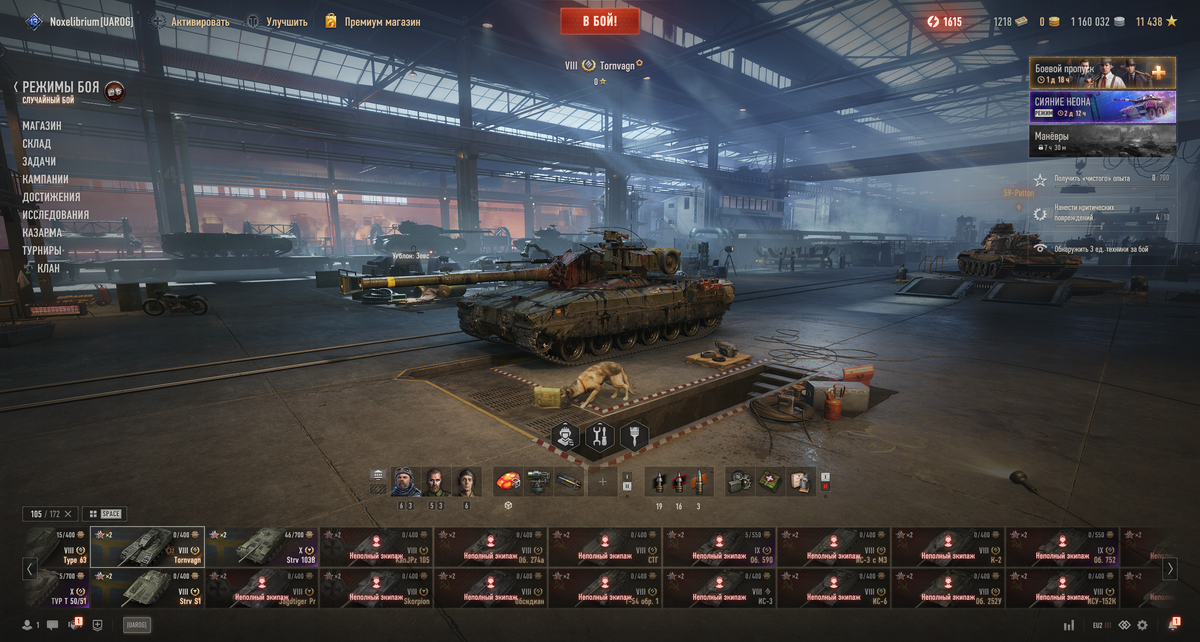Open the МАГАЗИН menu entry
The image size is (1200, 642).
42,126
